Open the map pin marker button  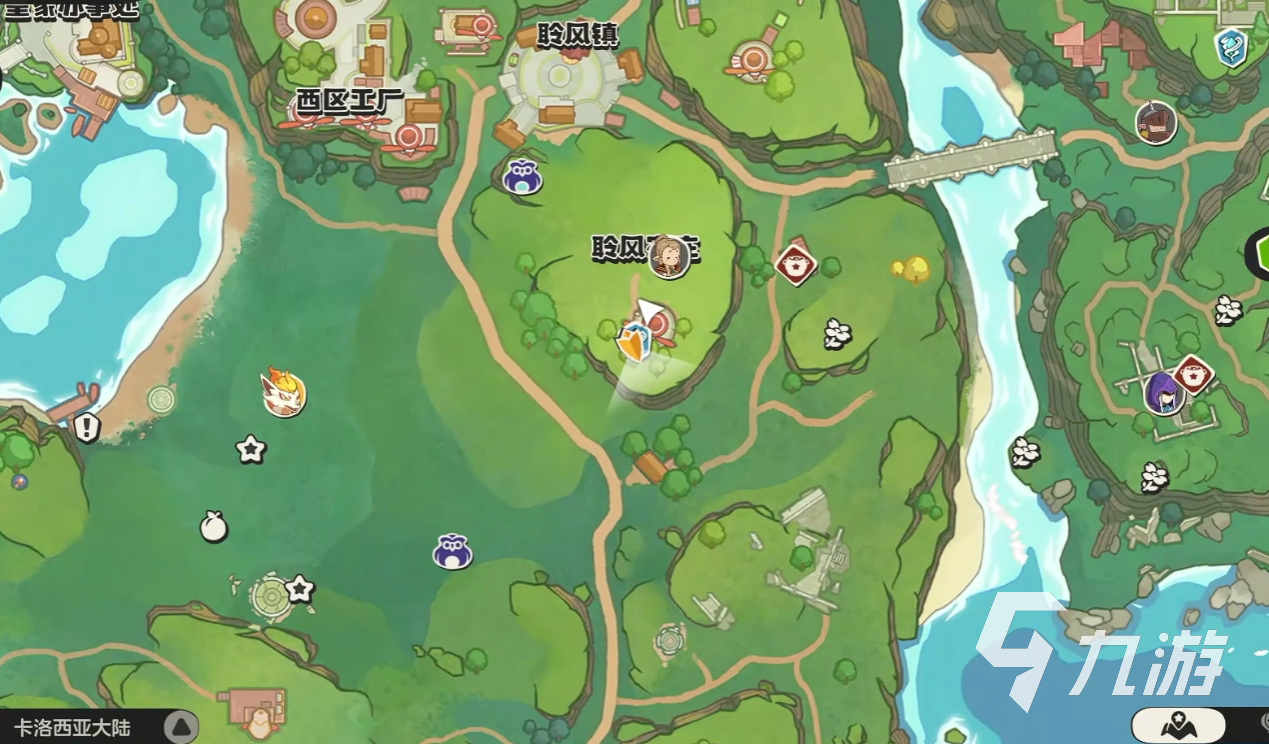1178,725
